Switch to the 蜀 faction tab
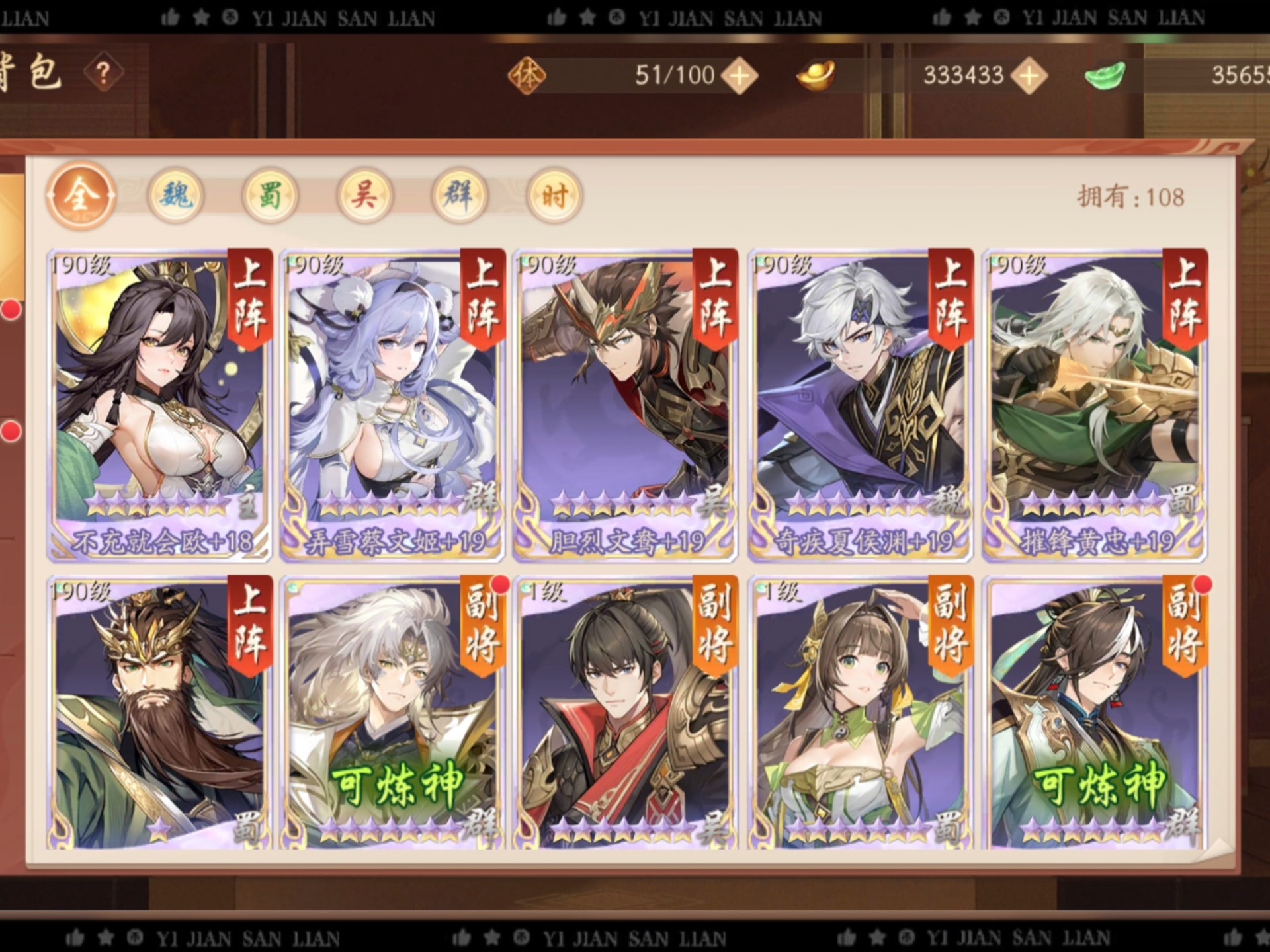Viewport: 1270px width, 952px height. point(270,196)
